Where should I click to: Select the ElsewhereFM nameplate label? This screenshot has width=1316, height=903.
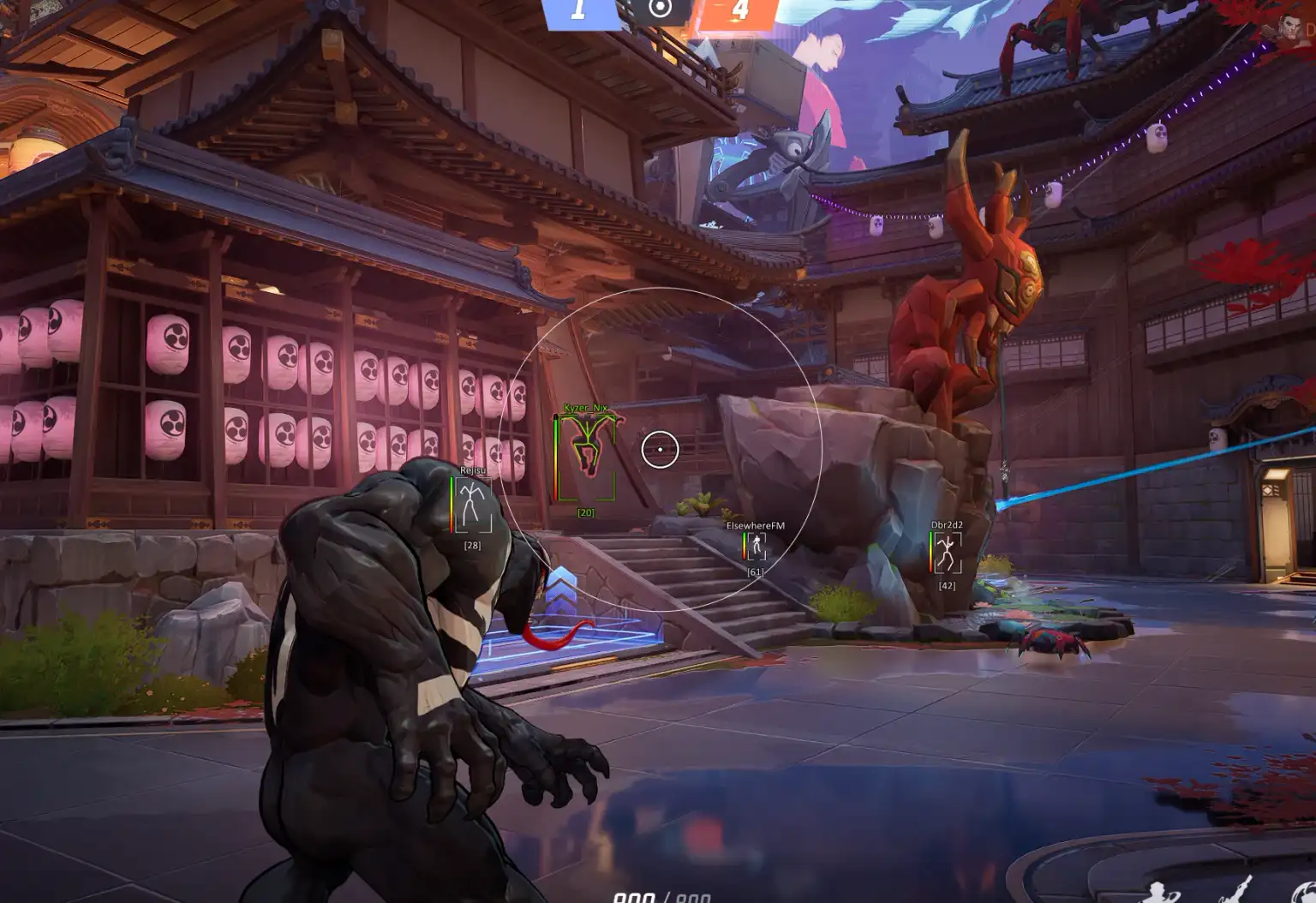click(757, 523)
